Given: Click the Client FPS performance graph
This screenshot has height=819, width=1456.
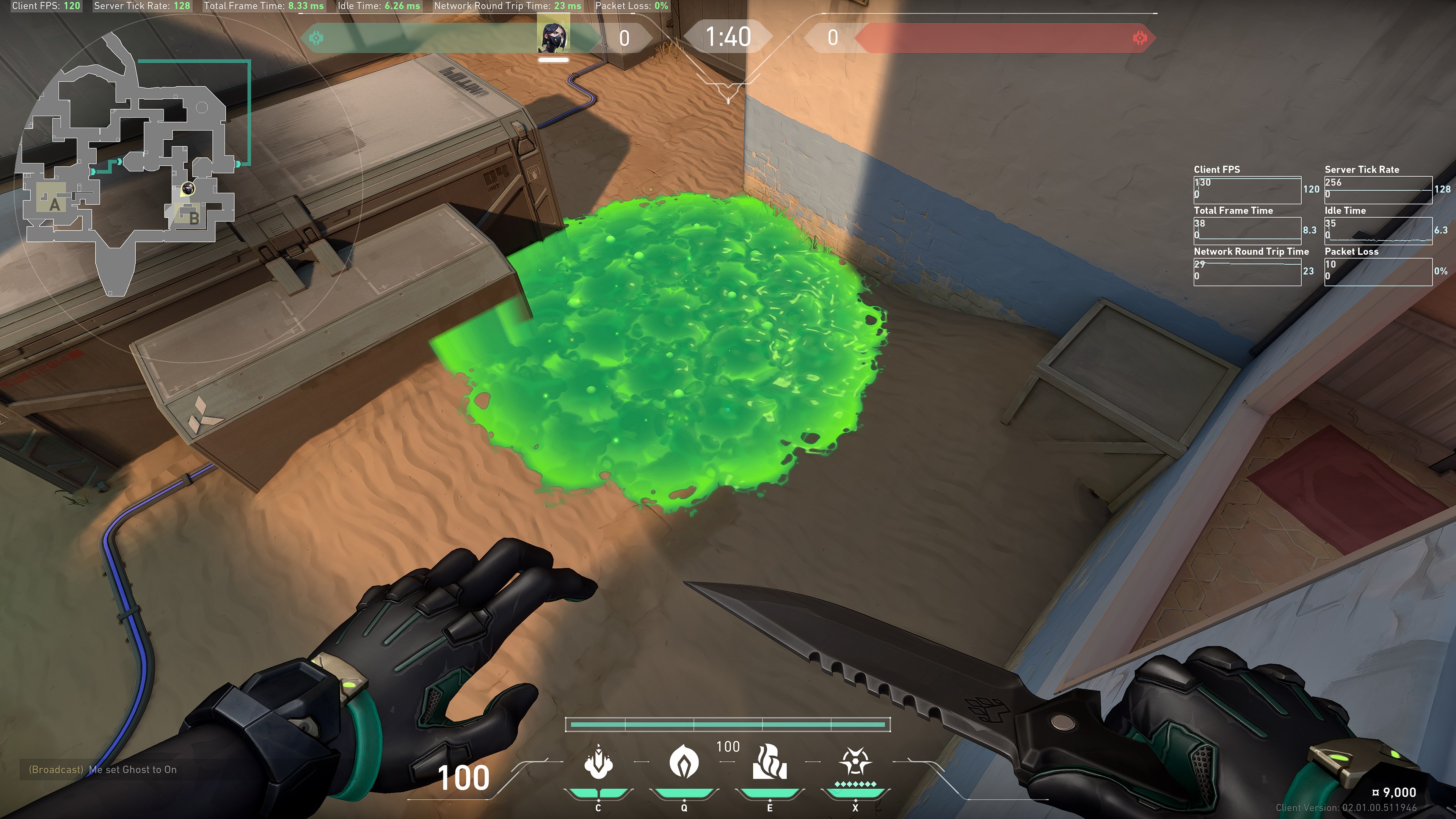Looking at the screenshot, I should [x=1247, y=189].
